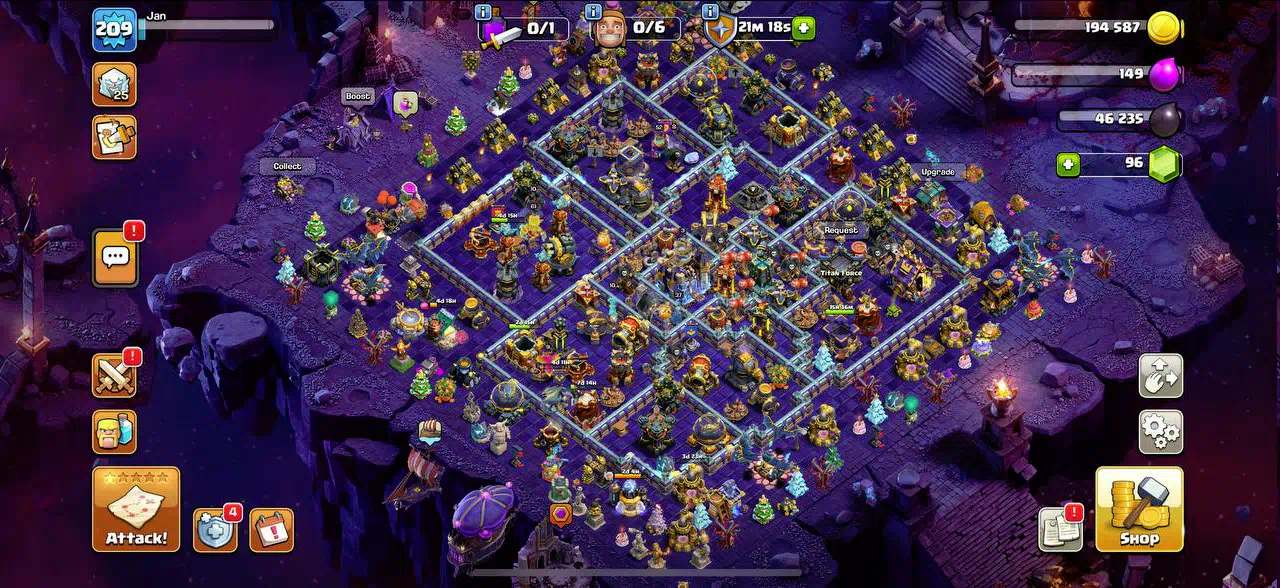Open the Shop menu
Viewport: 1280px width, 588px height.
click(x=1139, y=509)
